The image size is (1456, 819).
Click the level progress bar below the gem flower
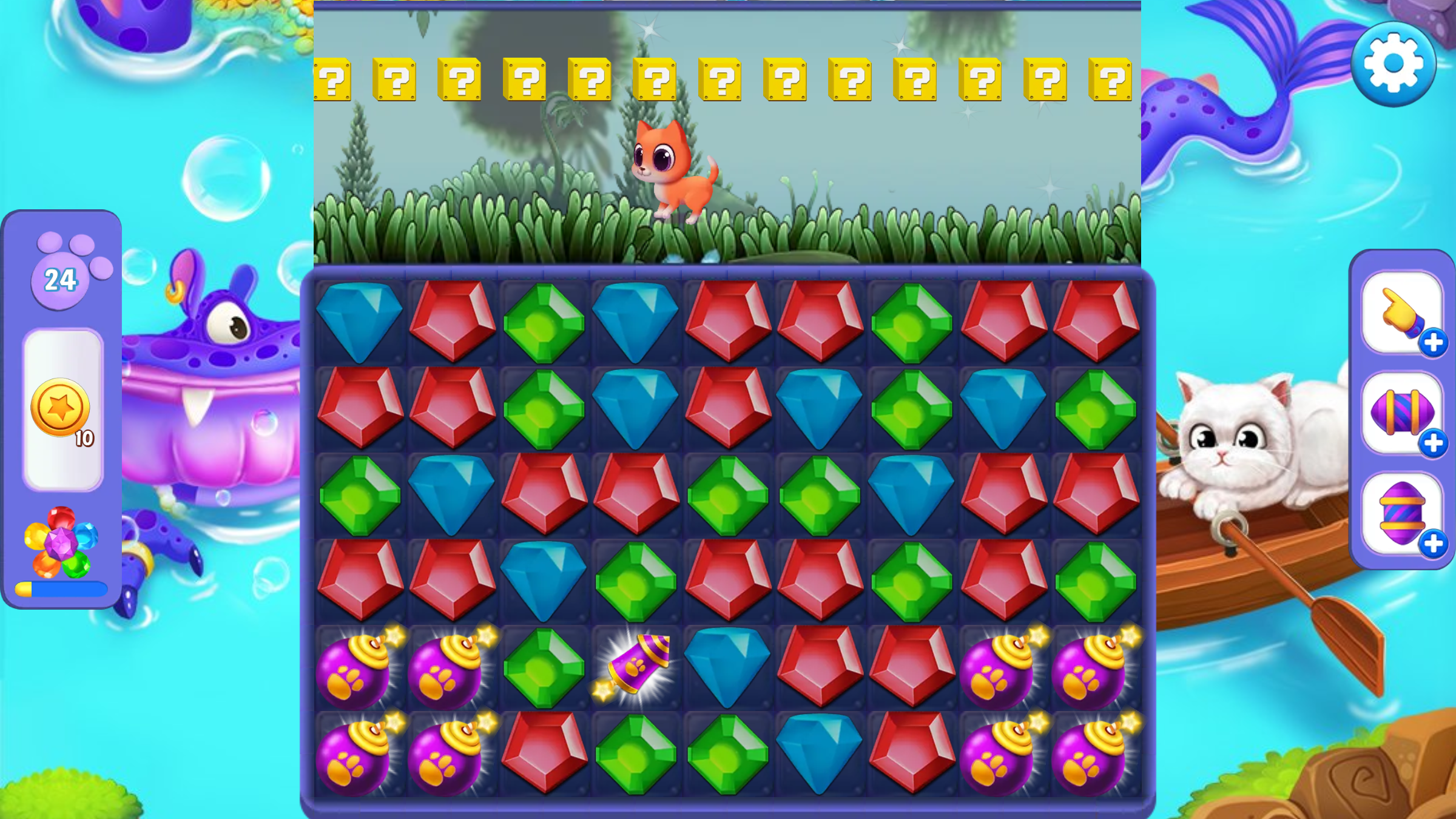(61, 588)
